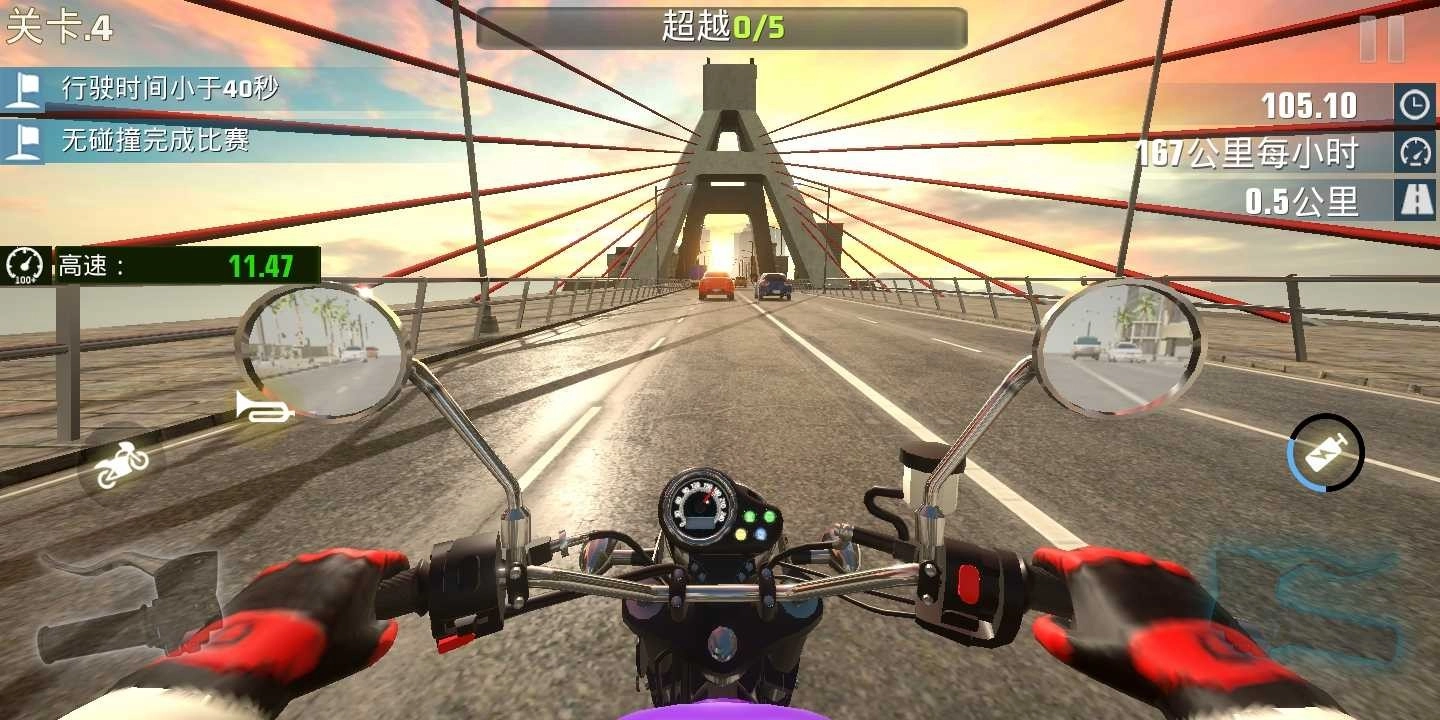Click the 167公里每小时 speed display
This screenshot has height=720, width=1440.
[1245, 152]
